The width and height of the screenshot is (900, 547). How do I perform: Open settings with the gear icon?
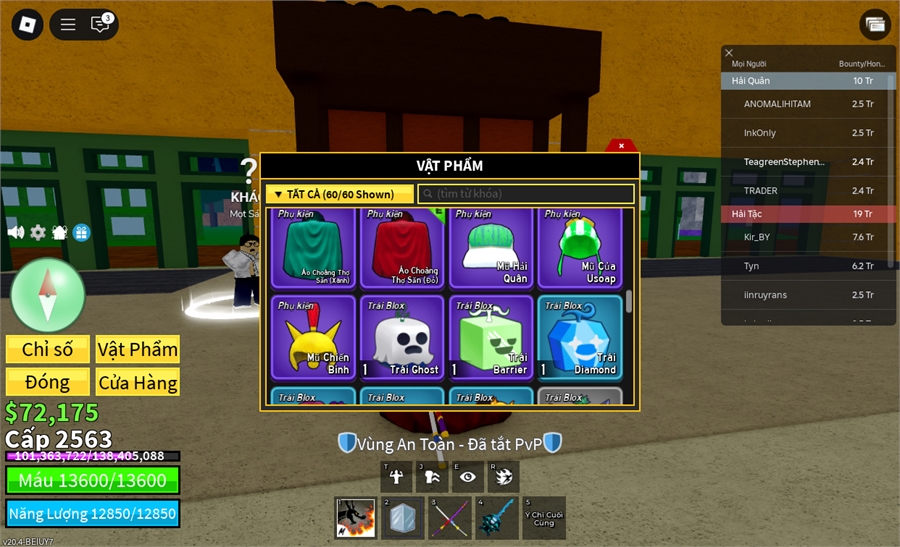click(38, 232)
